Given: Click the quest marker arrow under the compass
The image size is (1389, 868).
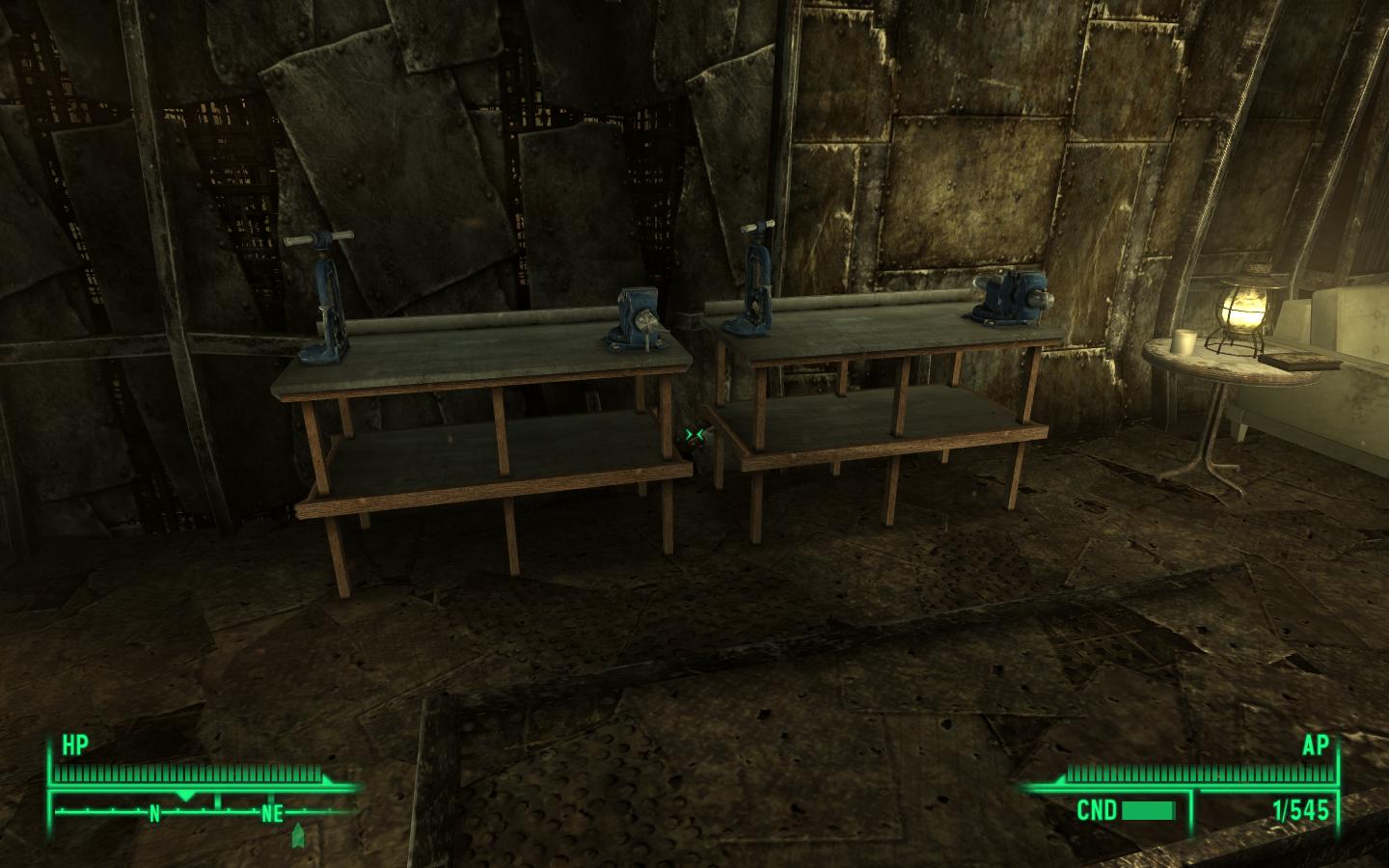Looking at the screenshot, I should point(298,835).
